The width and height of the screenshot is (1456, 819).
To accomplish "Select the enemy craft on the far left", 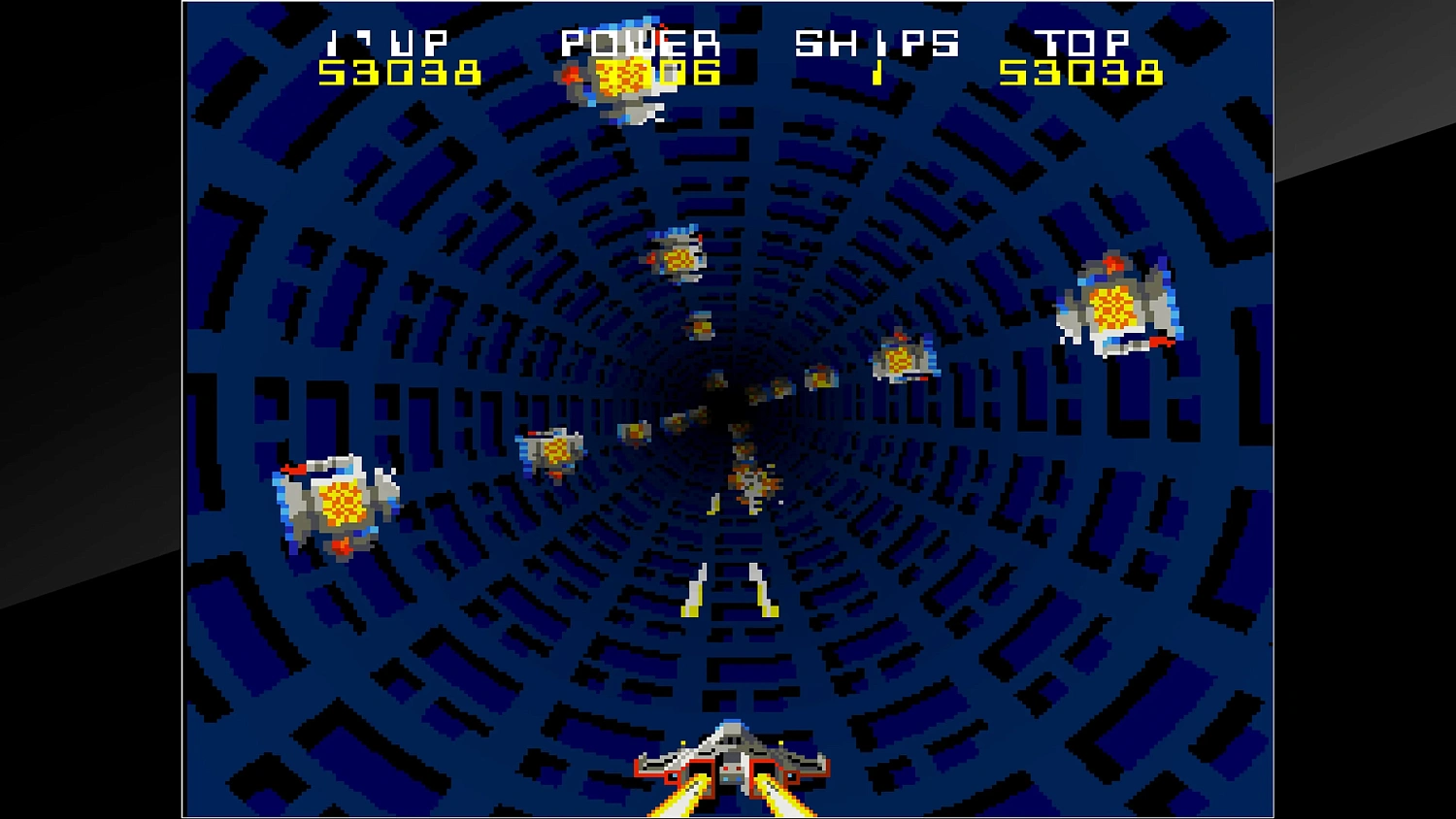I will coord(337,500).
